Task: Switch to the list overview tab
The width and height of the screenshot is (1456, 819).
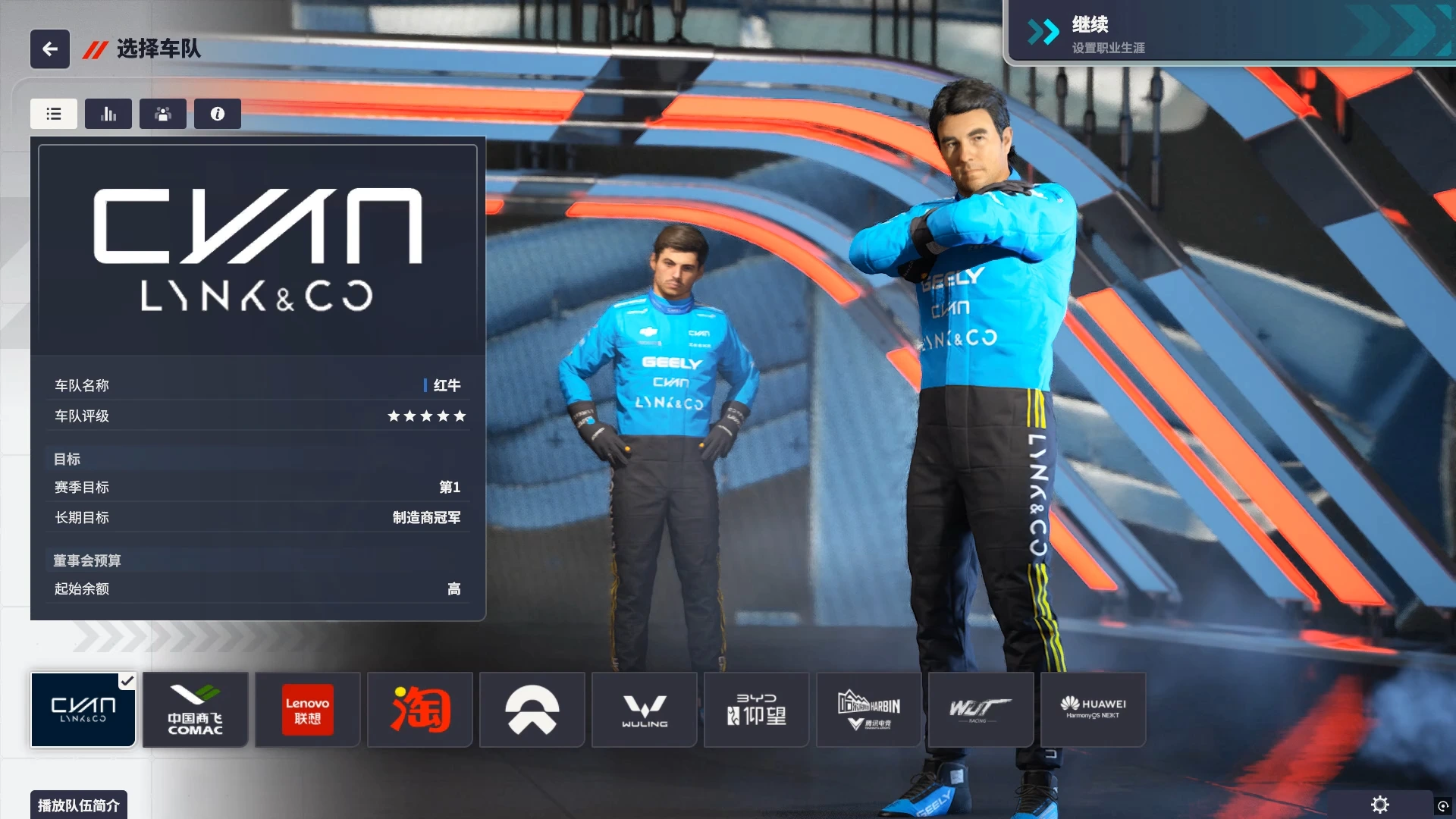Action: (x=54, y=114)
